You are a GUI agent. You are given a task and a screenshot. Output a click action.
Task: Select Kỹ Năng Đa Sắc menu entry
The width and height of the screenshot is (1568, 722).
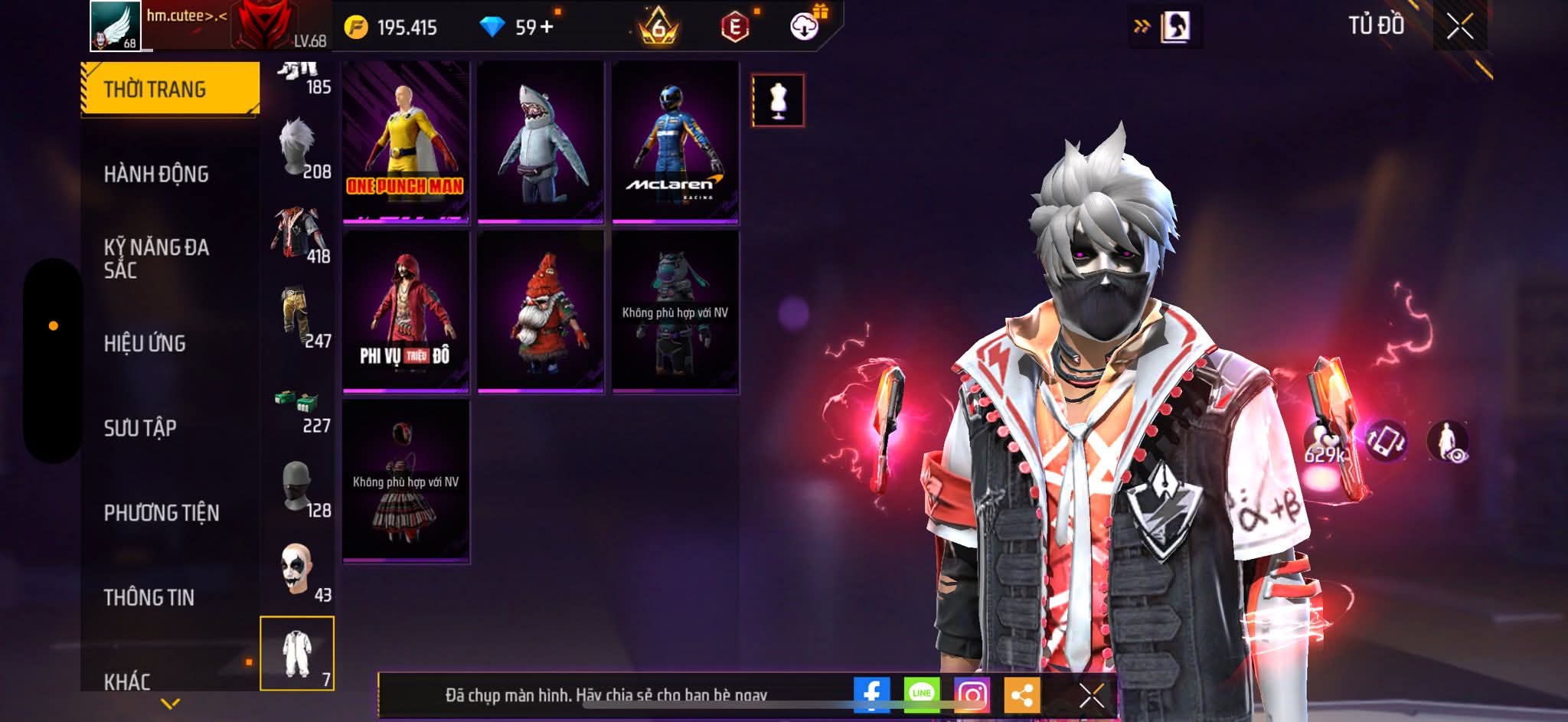coord(156,259)
